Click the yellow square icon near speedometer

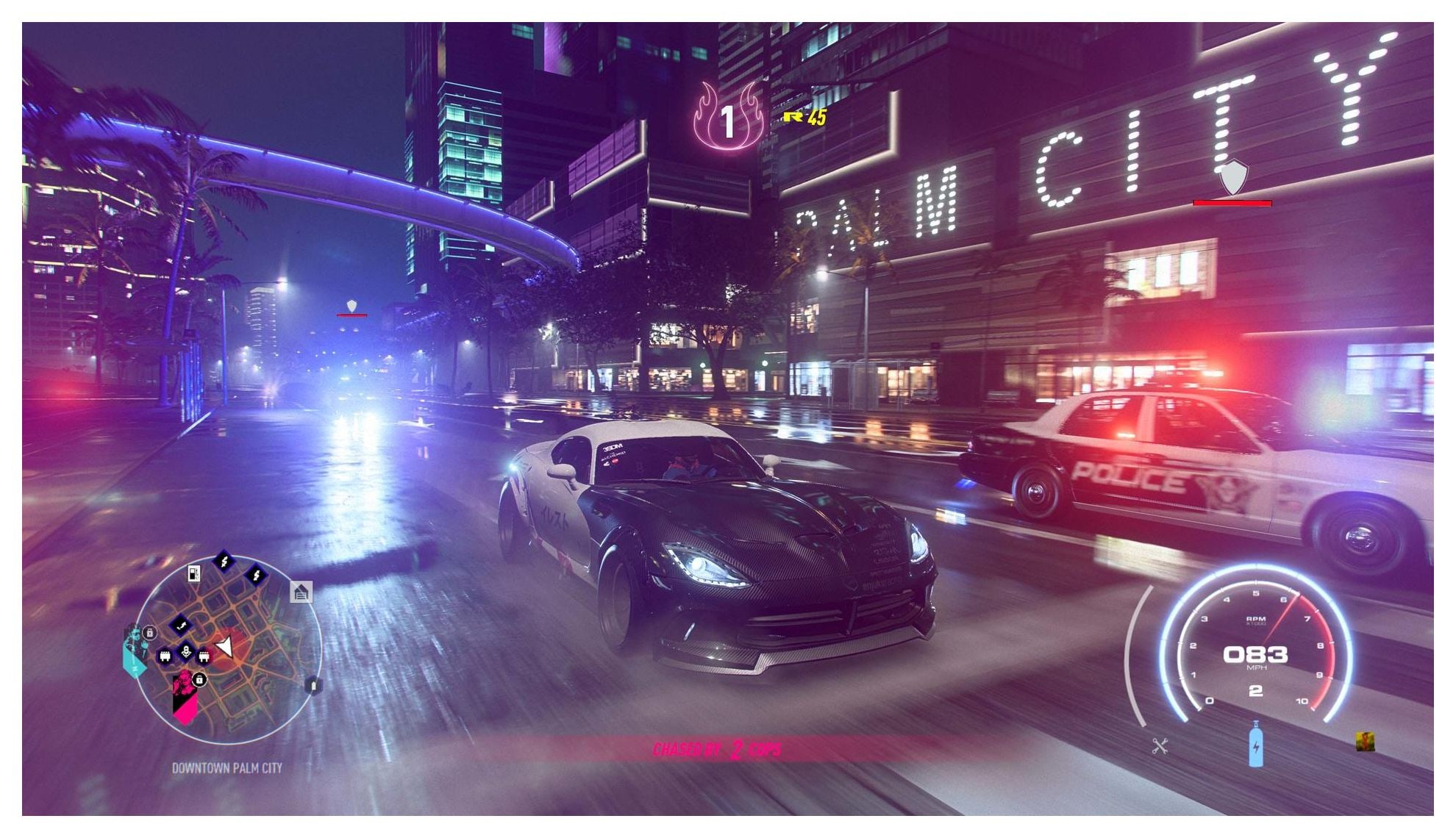1366,741
